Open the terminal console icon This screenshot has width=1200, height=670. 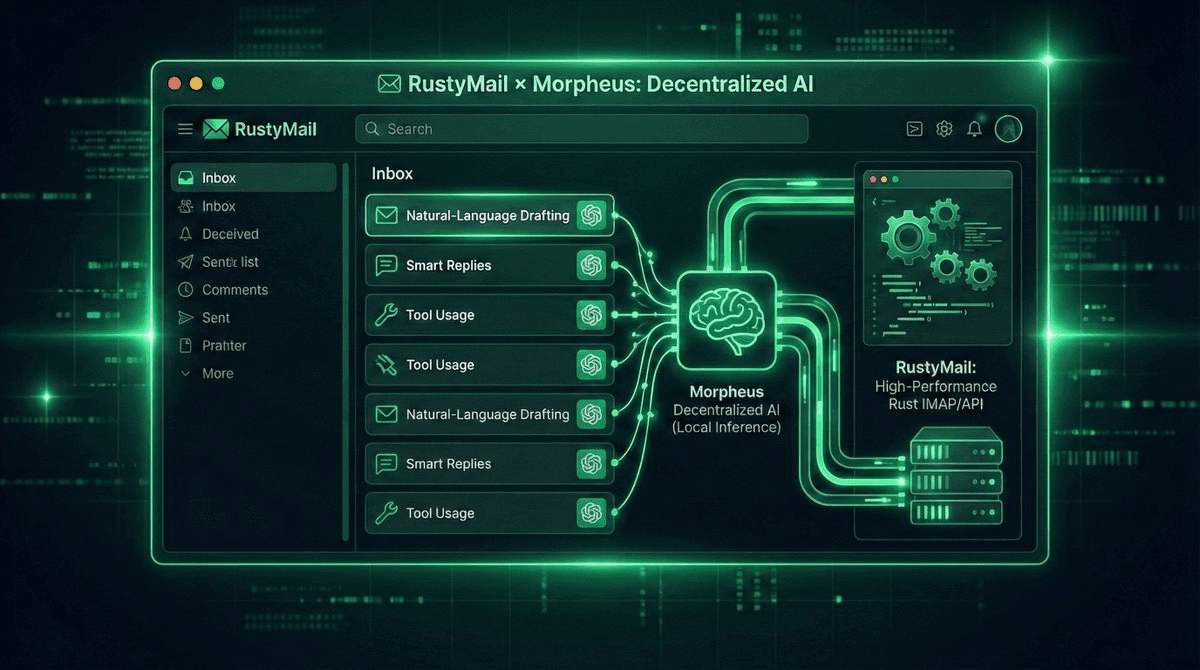pos(914,129)
